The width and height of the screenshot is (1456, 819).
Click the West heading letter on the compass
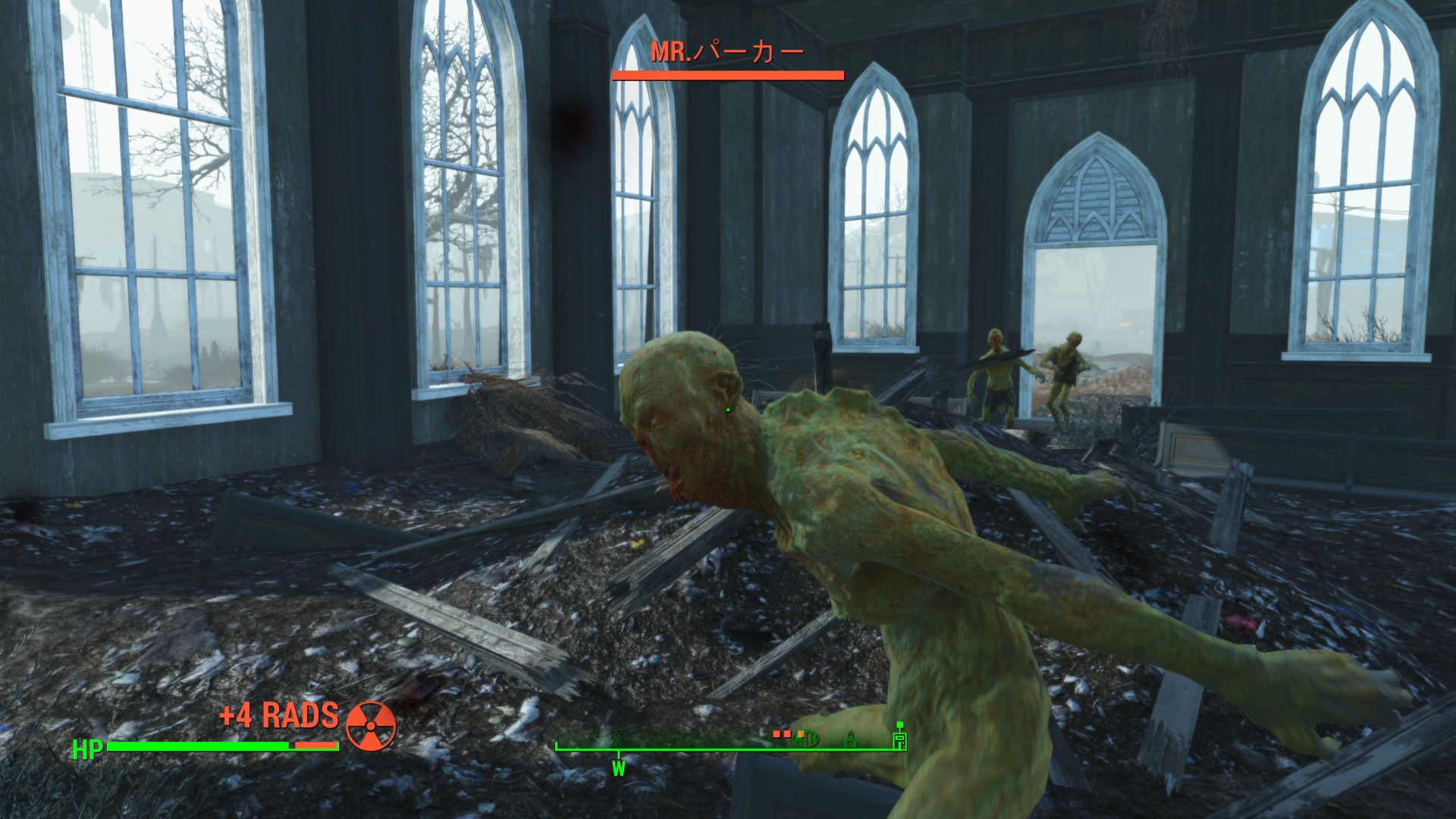pos(619,769)
